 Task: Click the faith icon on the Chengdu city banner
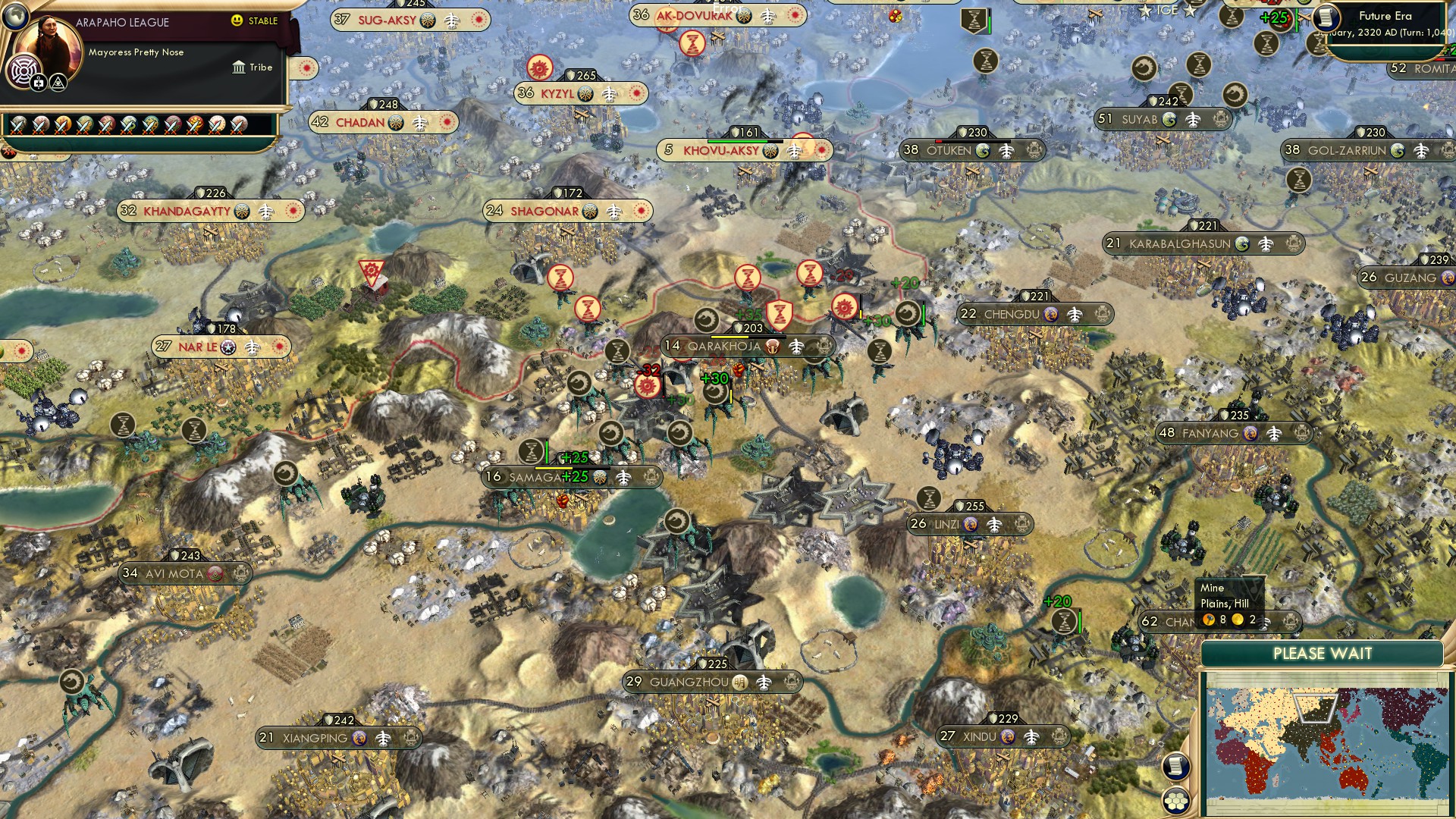coord(1052,315)
